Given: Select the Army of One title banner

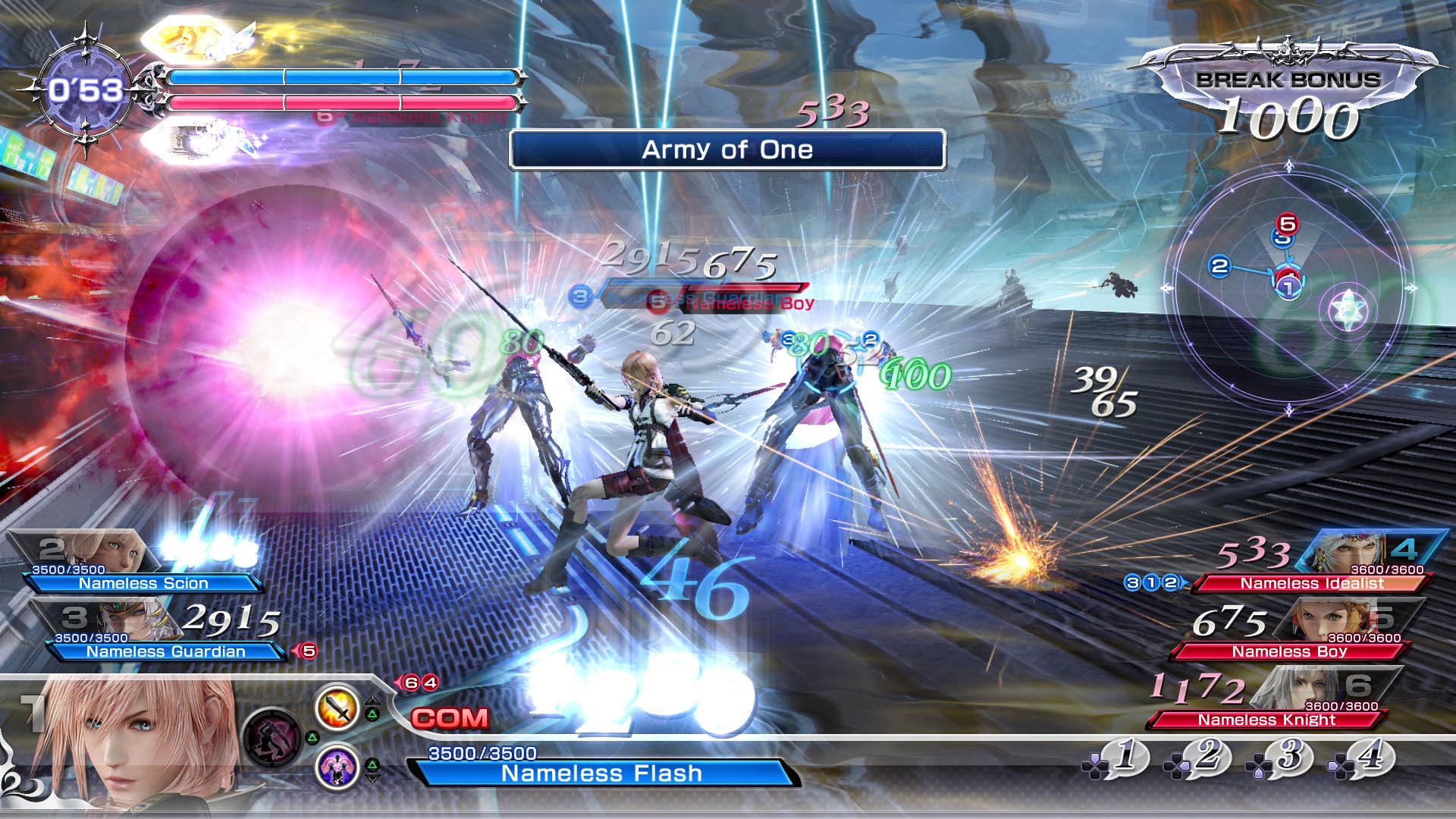Looking at the screenshot, I should (x=726, y=149).
